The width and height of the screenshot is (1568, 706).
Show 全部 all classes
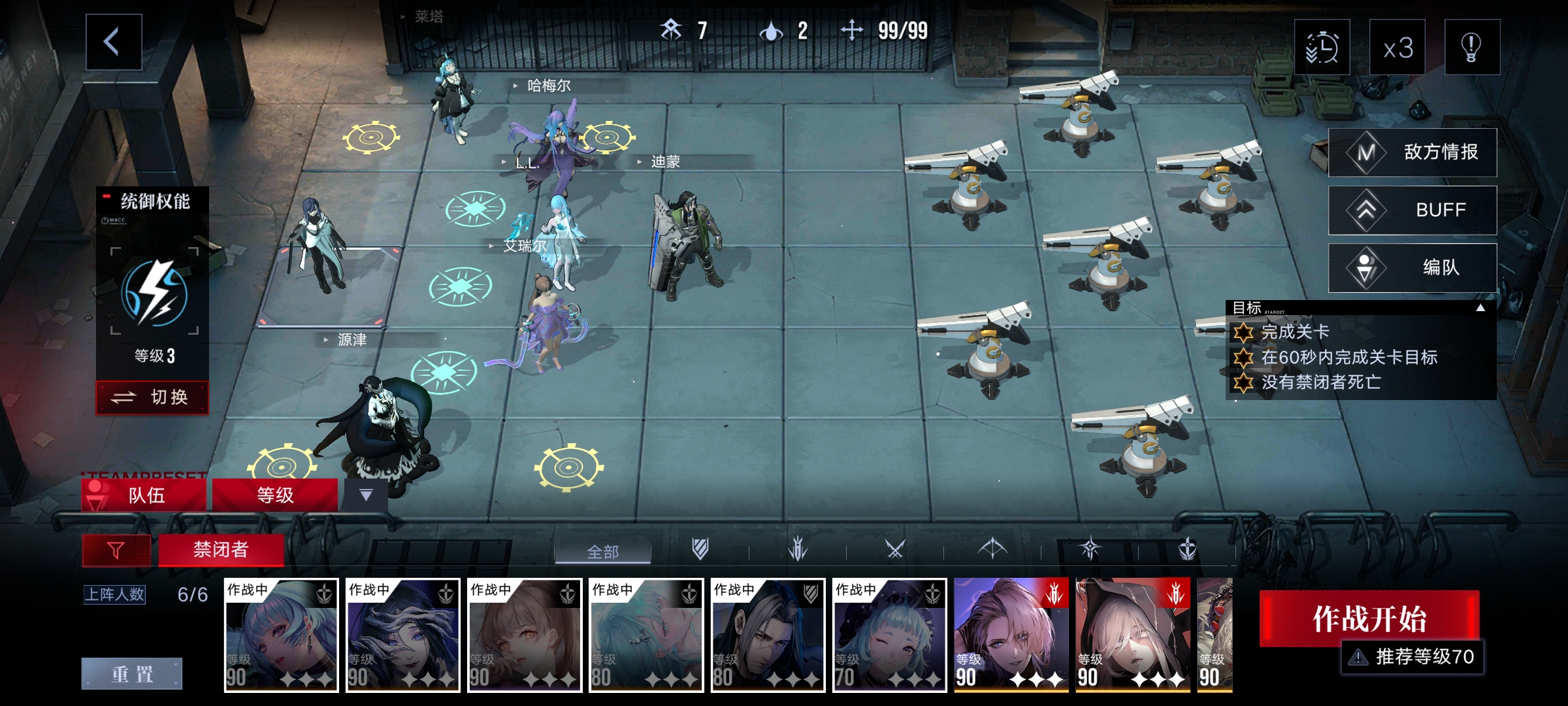click(x=602, y=552)
